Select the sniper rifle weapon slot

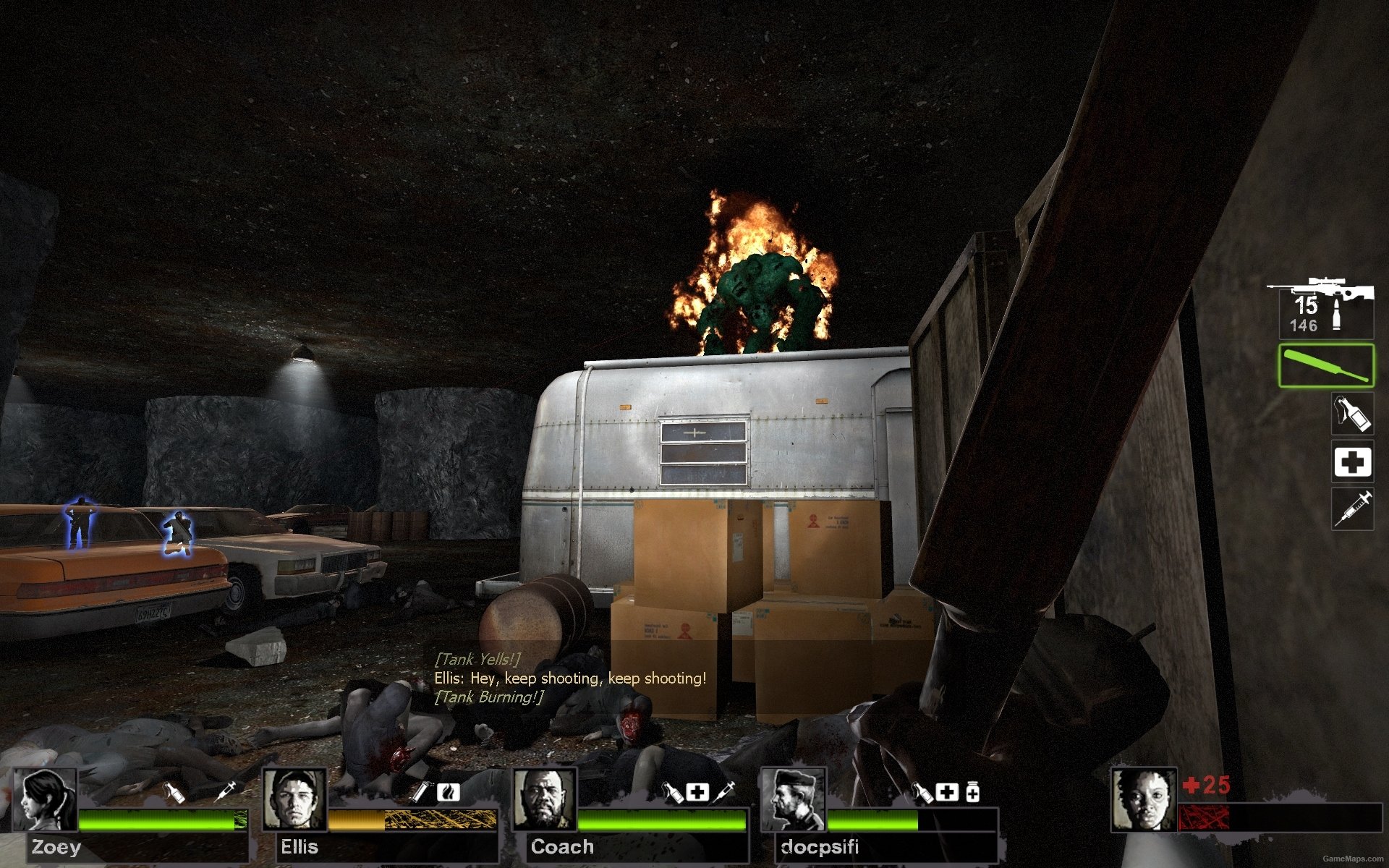coord(1321,307)
